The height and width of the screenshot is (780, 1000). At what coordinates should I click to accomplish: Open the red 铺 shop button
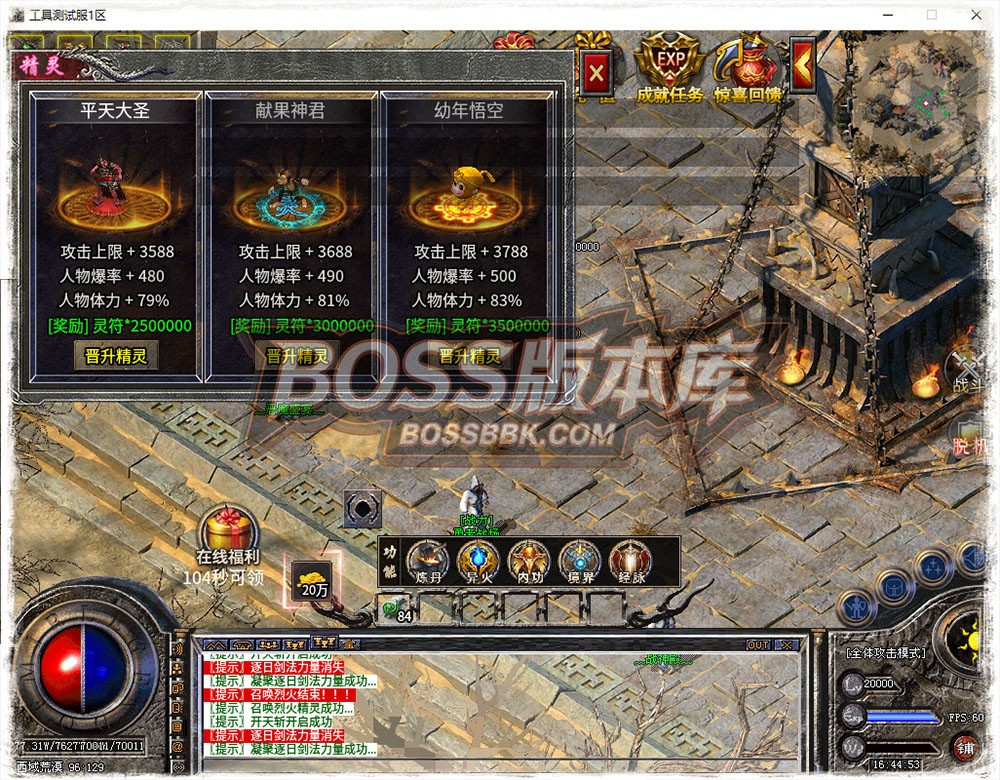coord(965,746)
